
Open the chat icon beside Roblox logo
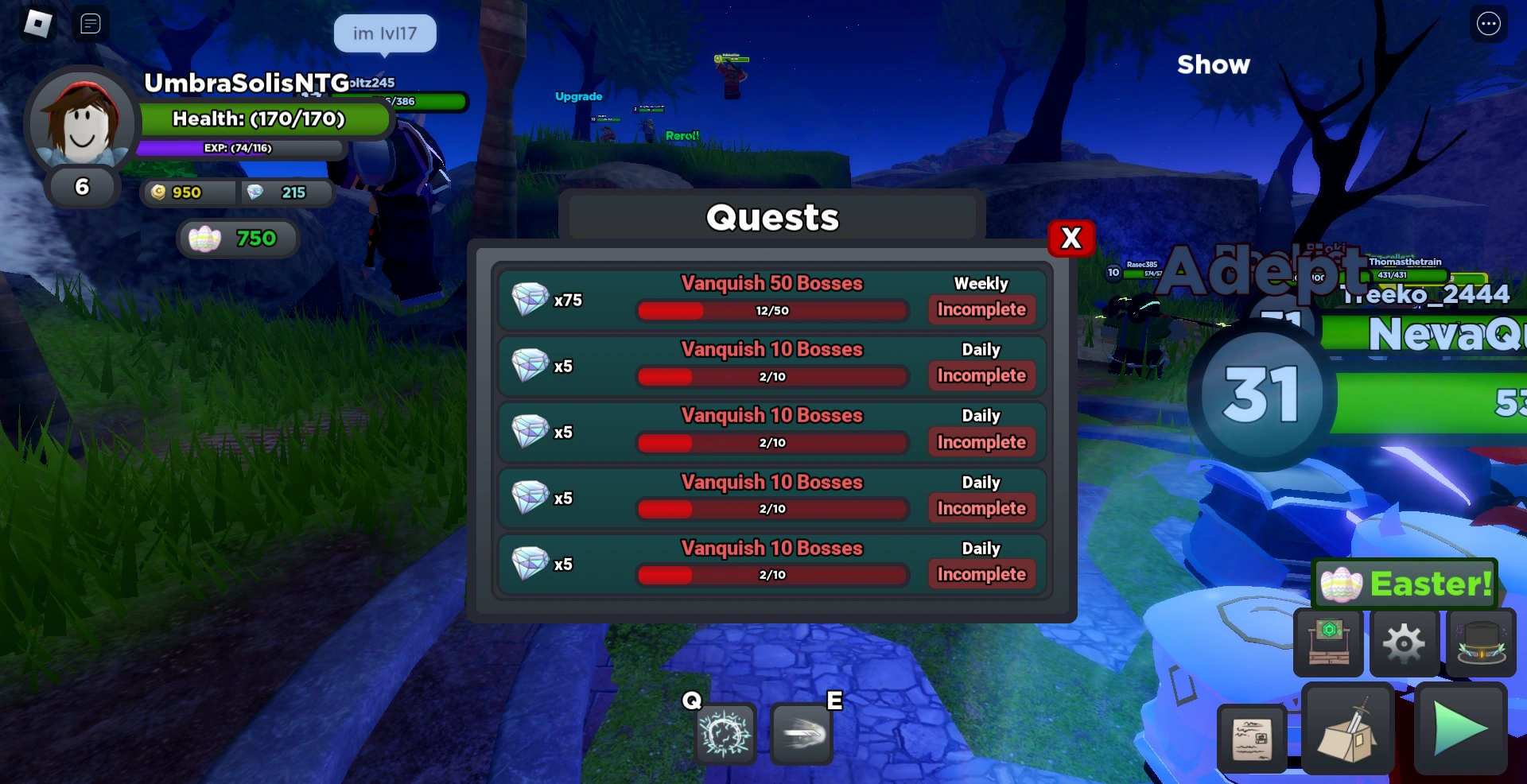tap(91, 24)
